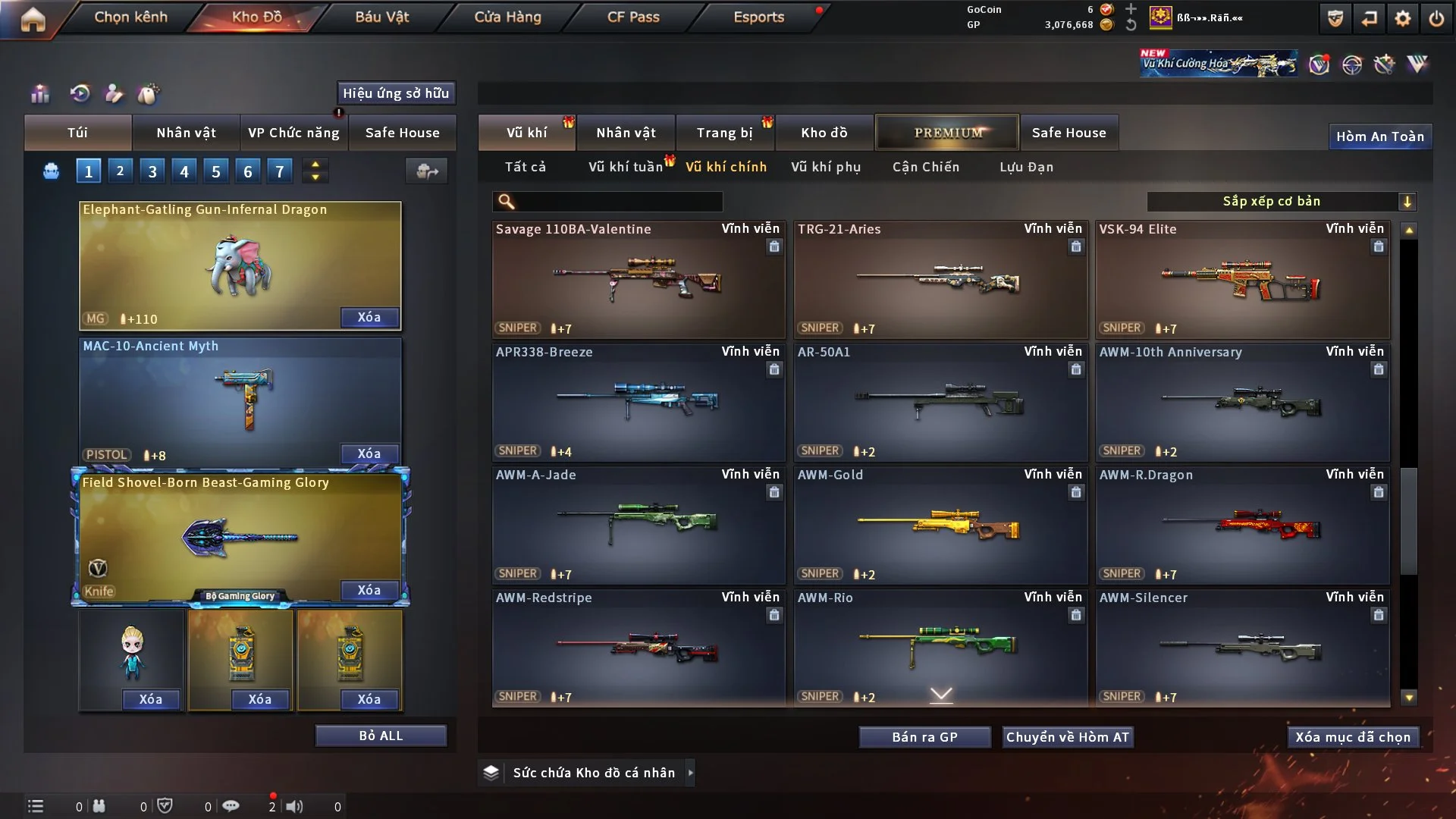
Task: Pick the Savage 110BA-Valentine sniper
Action: coord(638,279)
